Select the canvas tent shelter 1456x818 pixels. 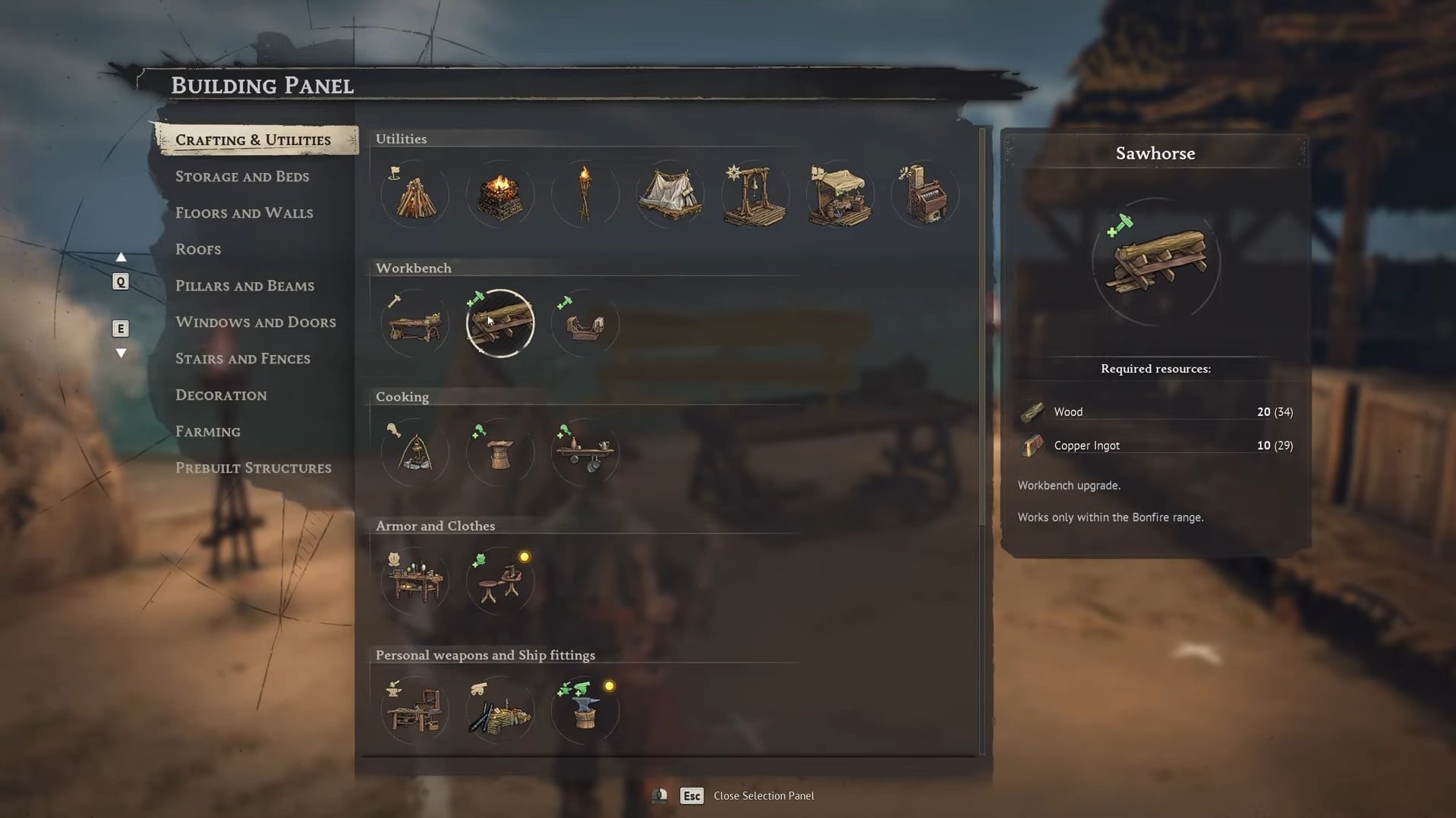(670, 195)
